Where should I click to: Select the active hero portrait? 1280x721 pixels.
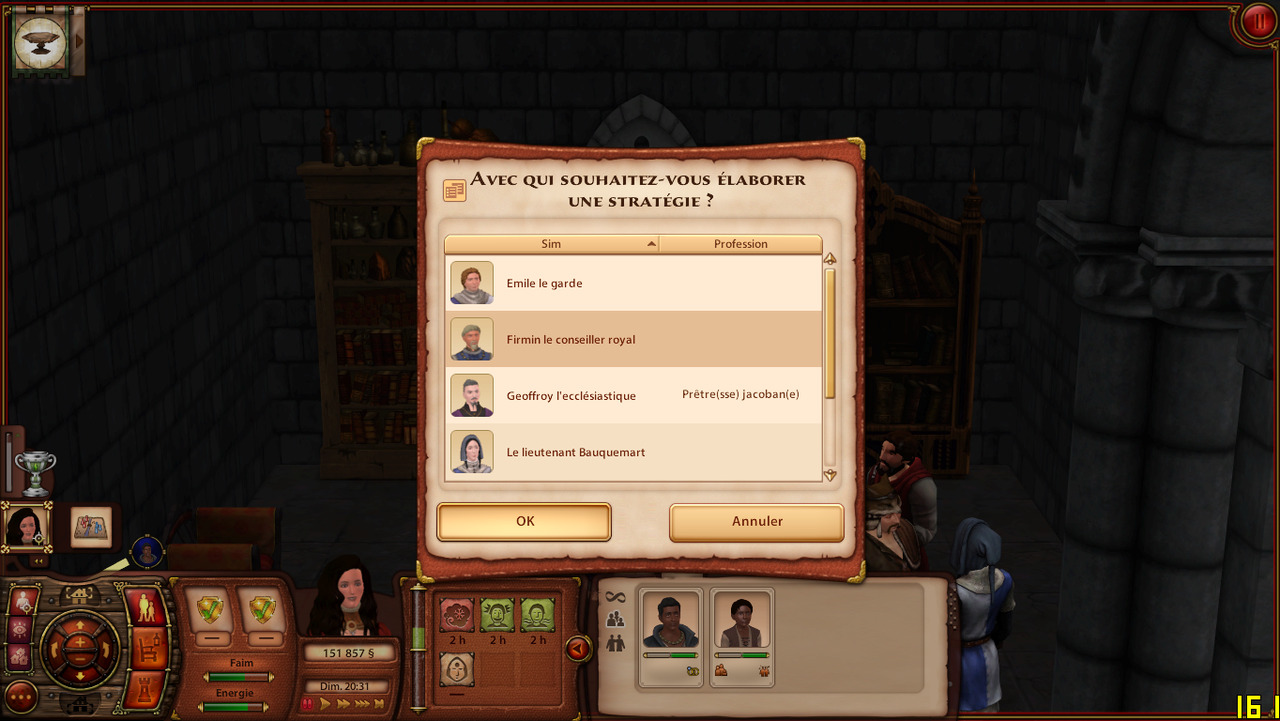[24, 526]
